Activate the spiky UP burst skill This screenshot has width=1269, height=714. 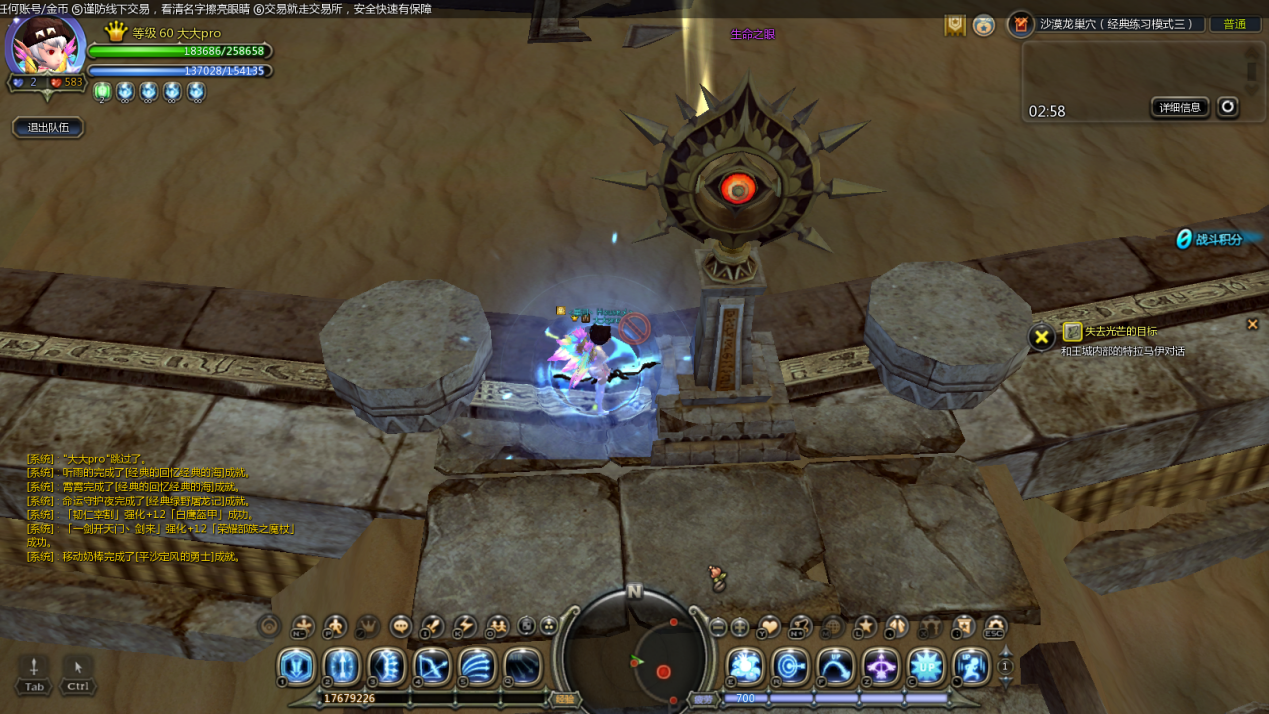[x=926, y=666]
